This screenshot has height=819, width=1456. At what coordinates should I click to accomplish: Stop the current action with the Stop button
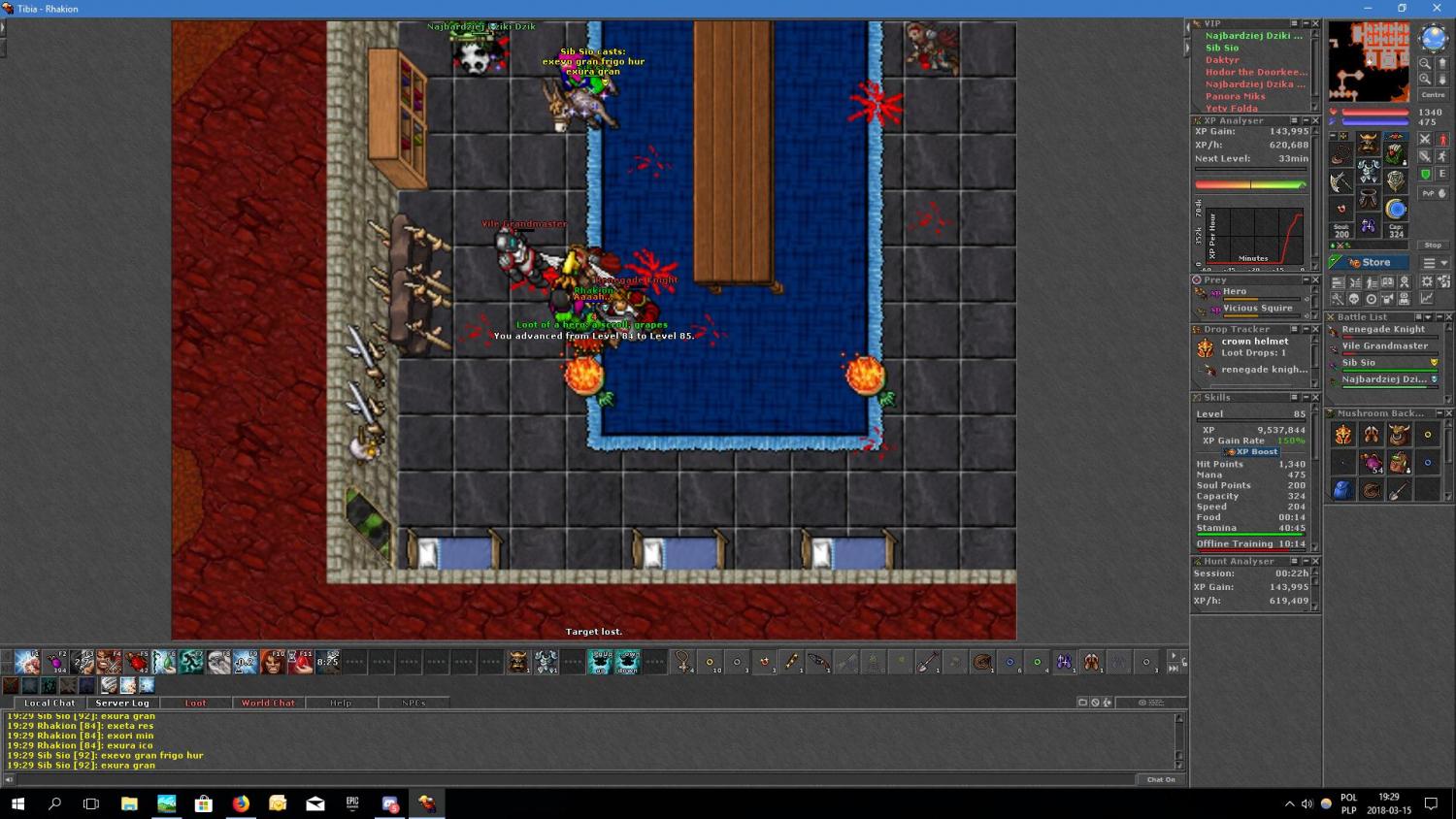click(1433, 246)
